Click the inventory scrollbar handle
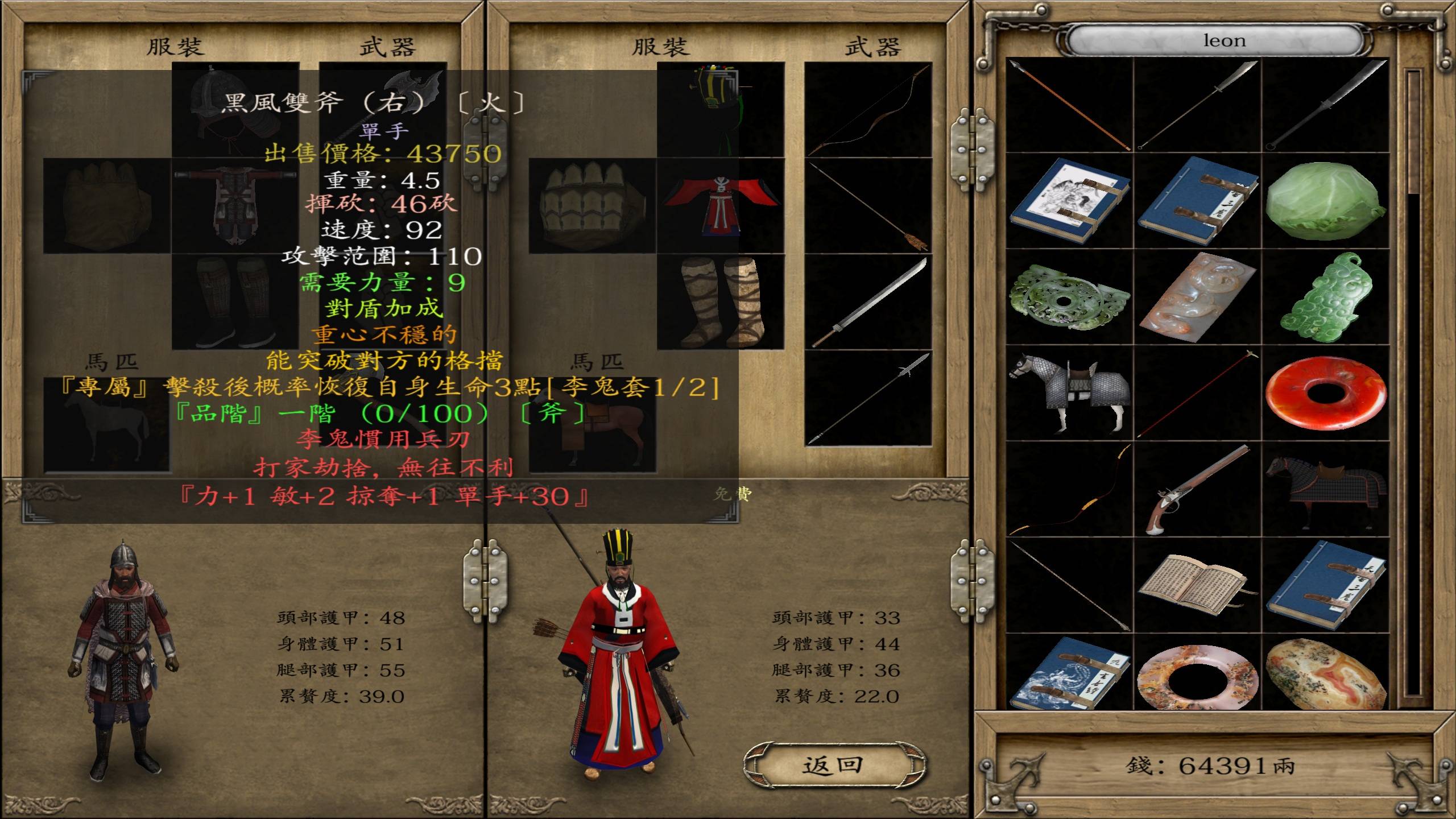Image resolution: width=1456 pixels, height=819 pixels. [1413, 134]
